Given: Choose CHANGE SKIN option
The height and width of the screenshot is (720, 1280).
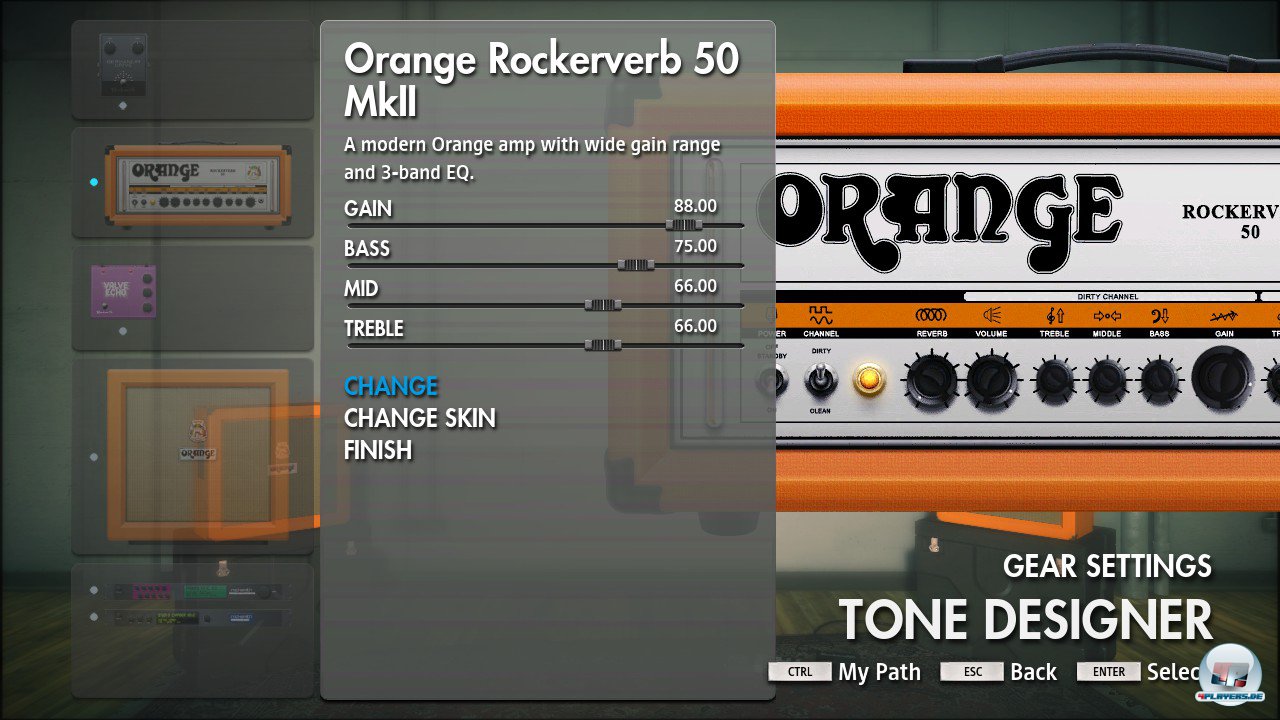Looking at the screenshot, I should tap(419, 418).
